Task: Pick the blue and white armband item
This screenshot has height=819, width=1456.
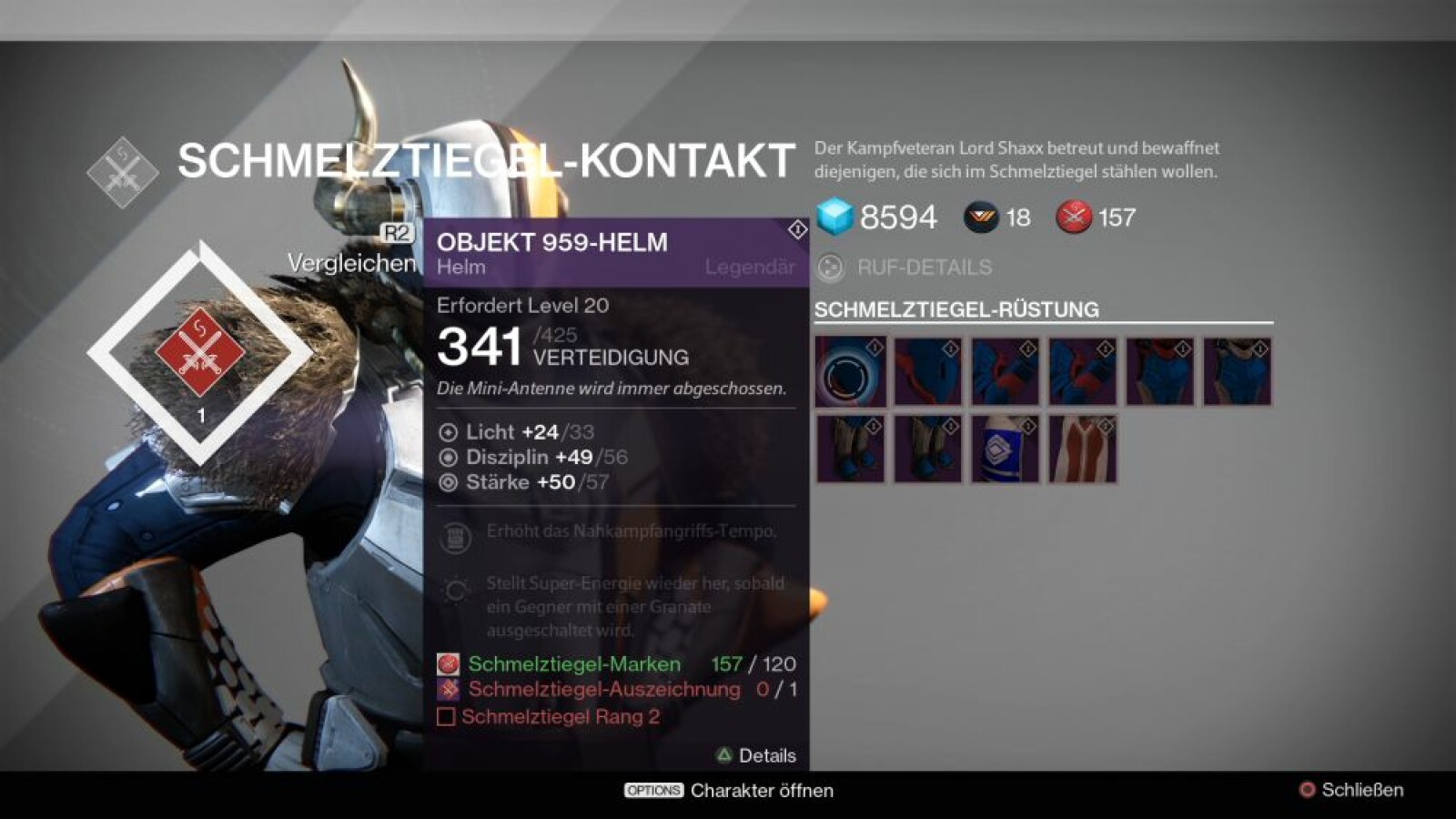Action: (x=1005, y=449)
